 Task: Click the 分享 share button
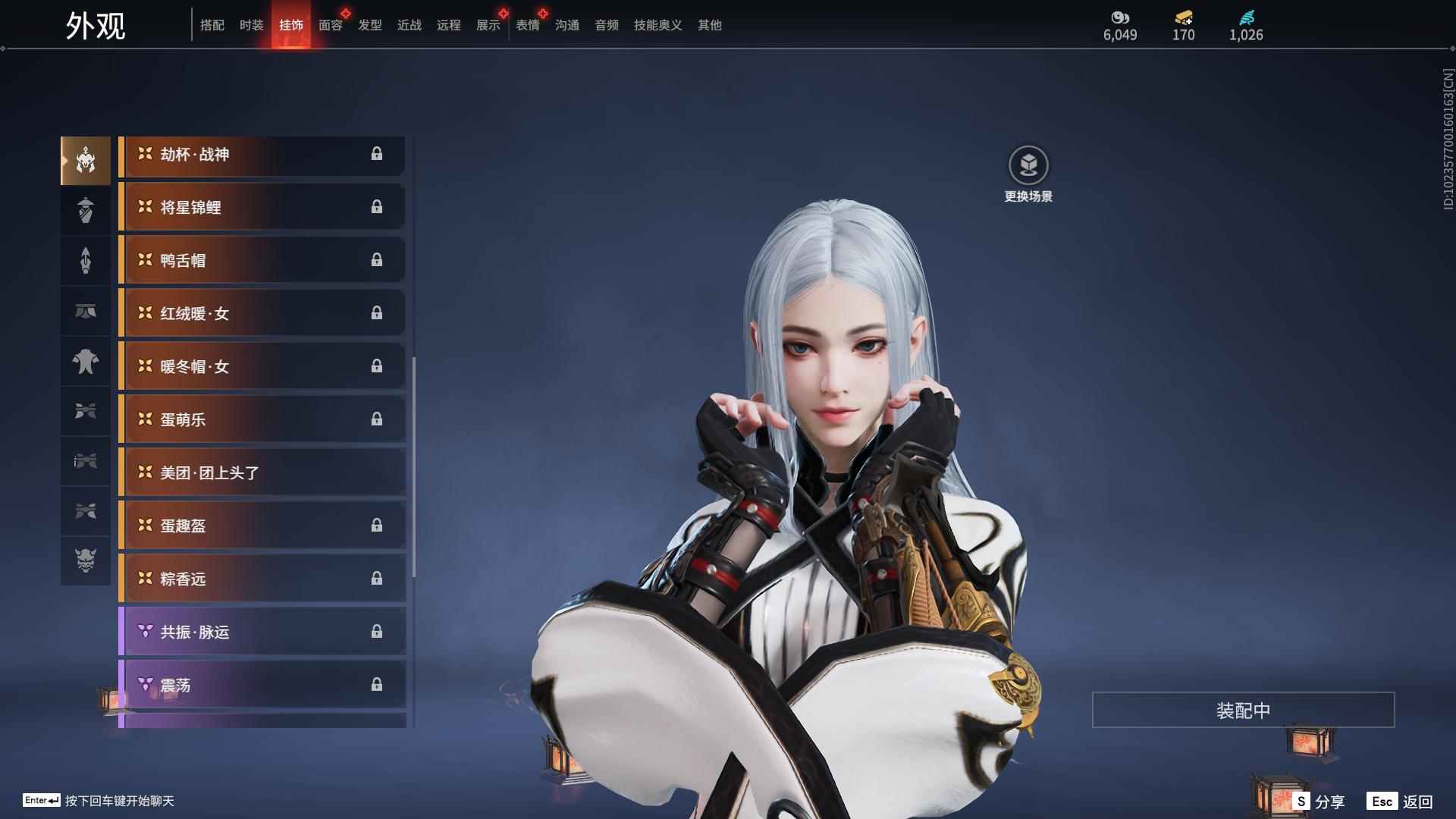tap(1320, 802)
